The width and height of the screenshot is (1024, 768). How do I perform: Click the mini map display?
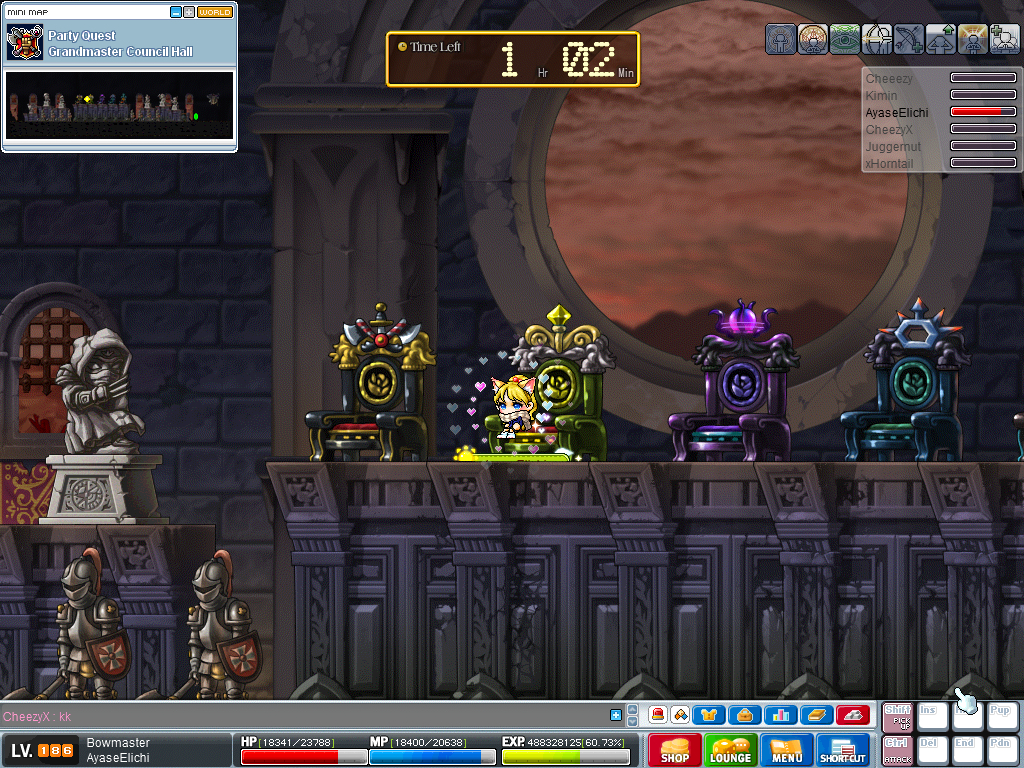pyautogui.click(x=119, y=105)
